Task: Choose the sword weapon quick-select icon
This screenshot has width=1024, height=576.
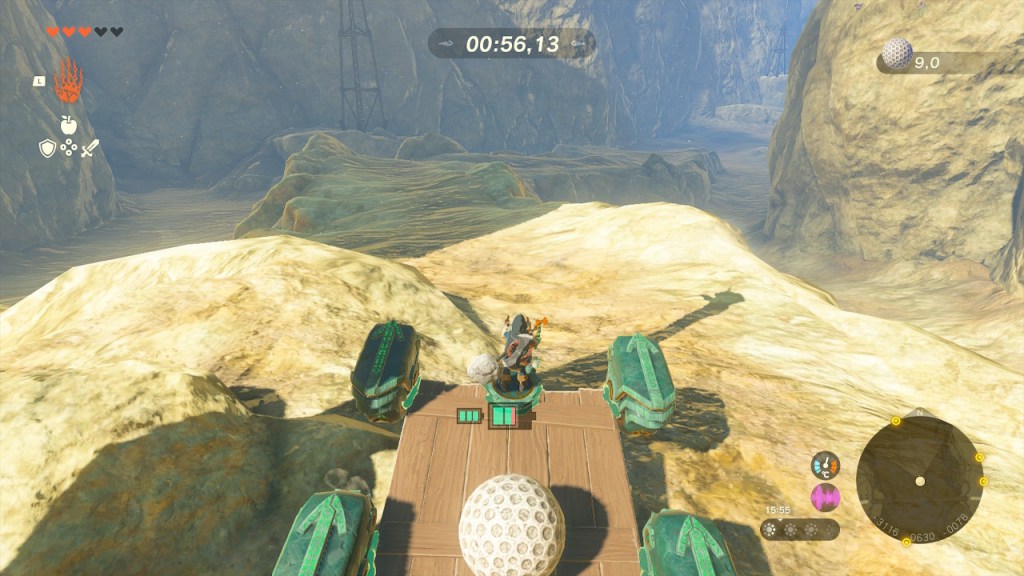Action: coord(90,148)
